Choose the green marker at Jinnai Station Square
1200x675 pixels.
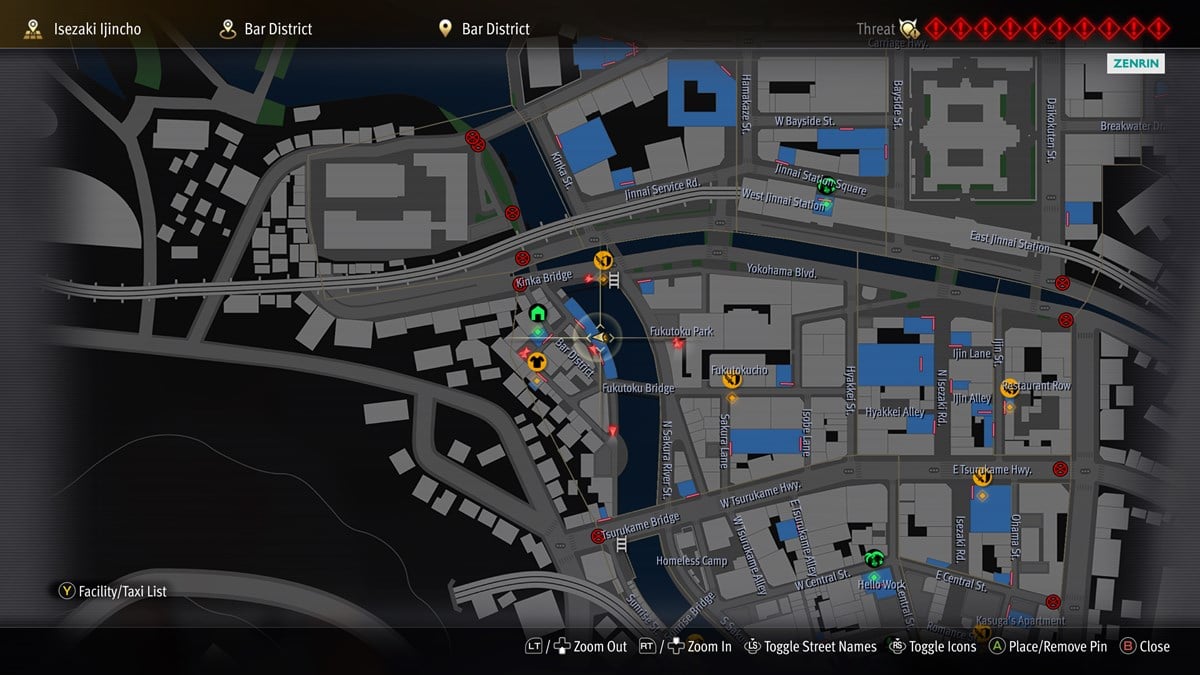click(x=826, y=186)
